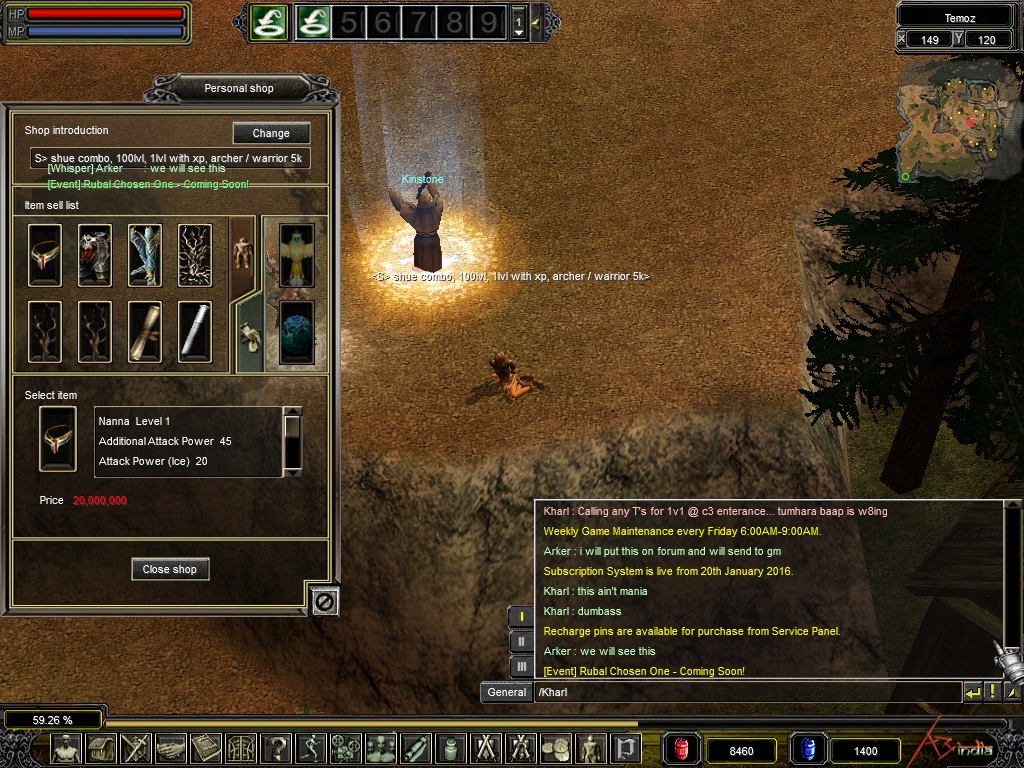Select the blue orb item
The width and height of the screenshot is (1024, 768).
click(297, 331)
